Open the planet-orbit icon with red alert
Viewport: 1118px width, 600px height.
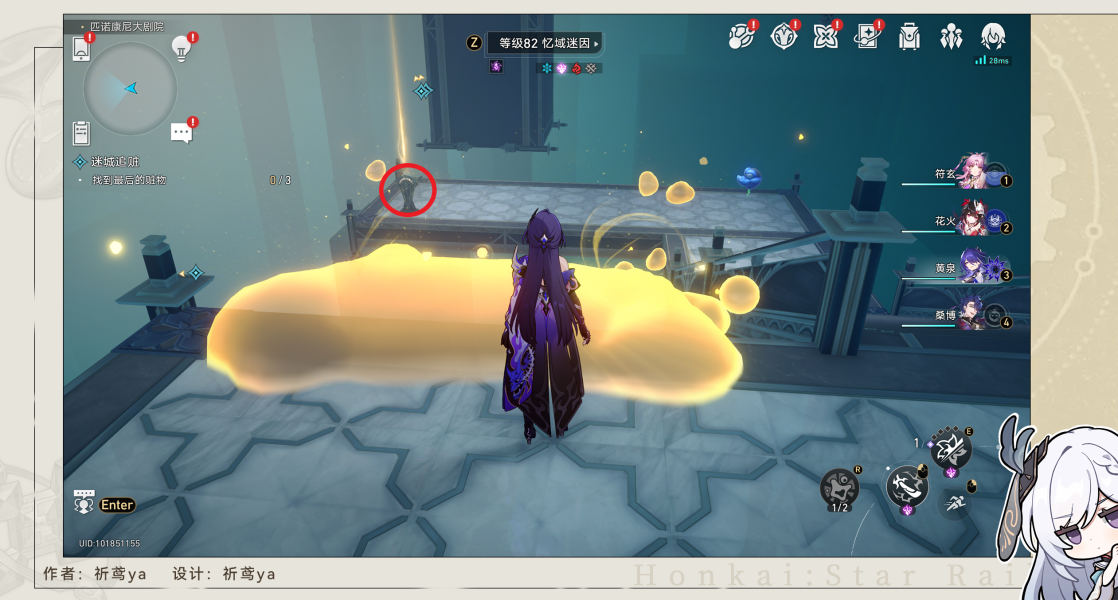coord(739,37)
